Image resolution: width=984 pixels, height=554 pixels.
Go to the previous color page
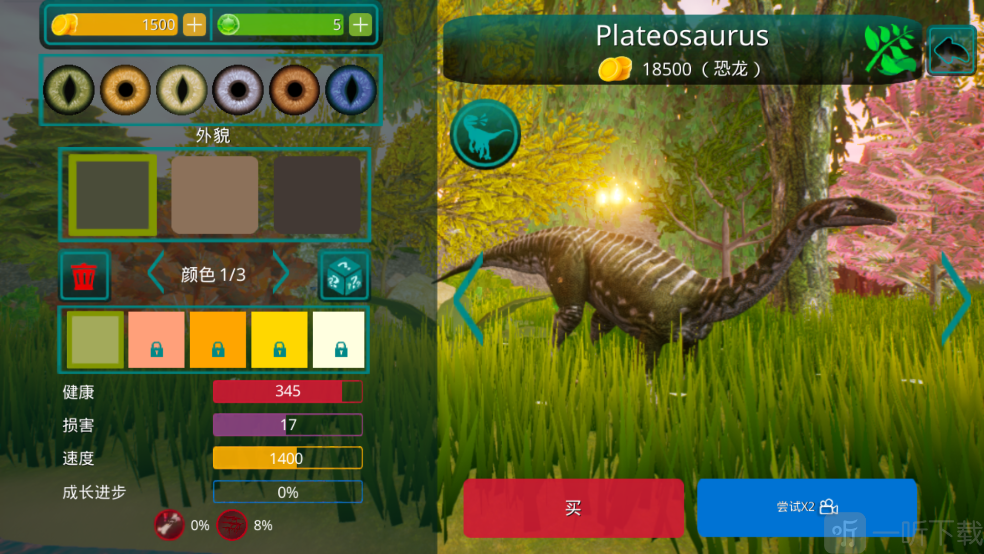tap(156, 274)
